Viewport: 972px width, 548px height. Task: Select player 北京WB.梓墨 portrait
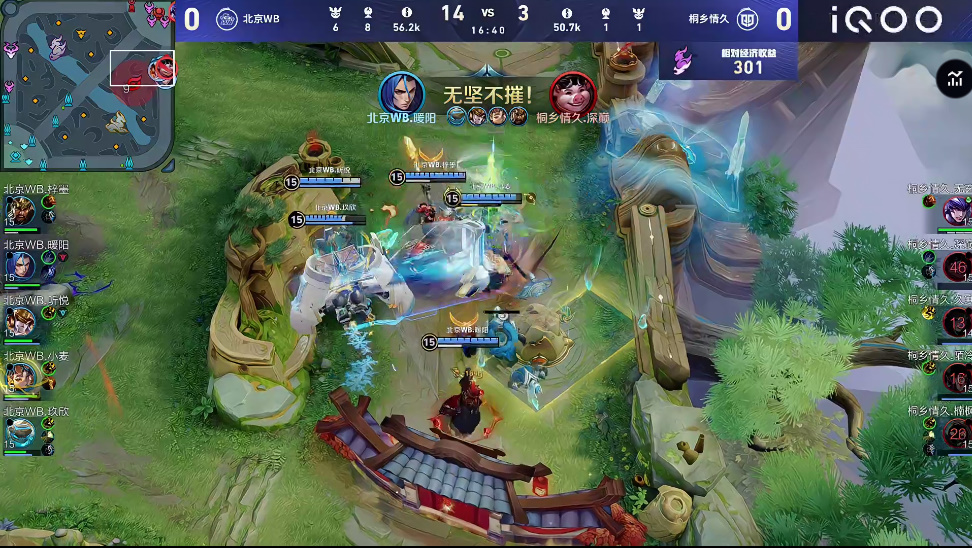(x=18, y=211)
